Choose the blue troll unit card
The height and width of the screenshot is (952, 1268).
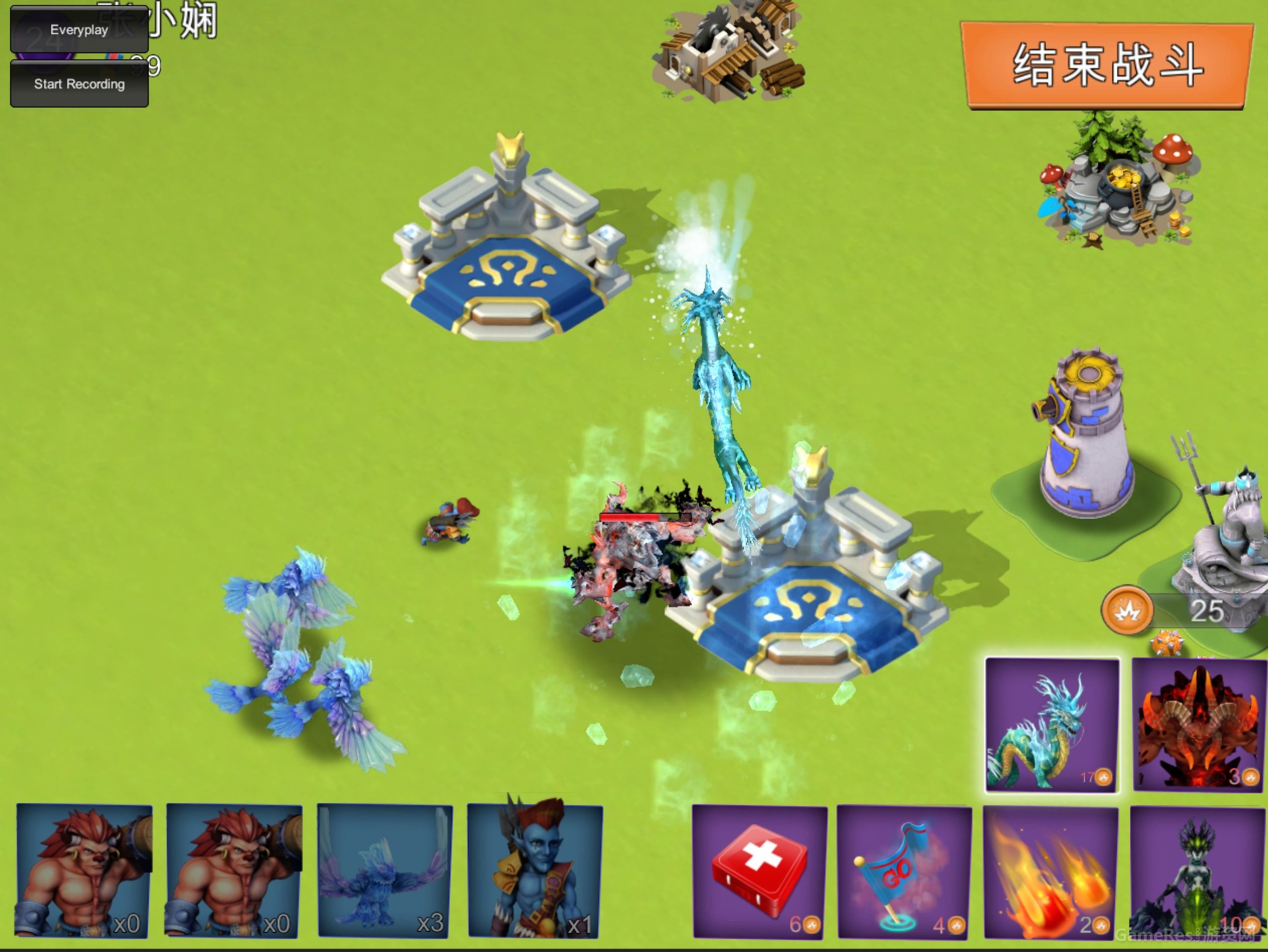[535, 871]
